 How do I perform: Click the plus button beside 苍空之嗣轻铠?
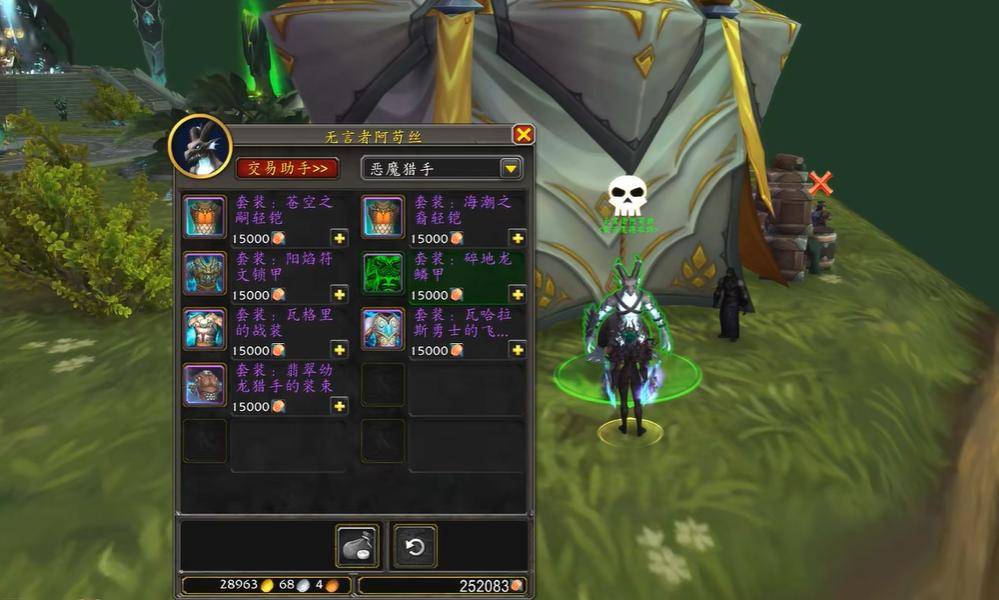coord(339,238)
